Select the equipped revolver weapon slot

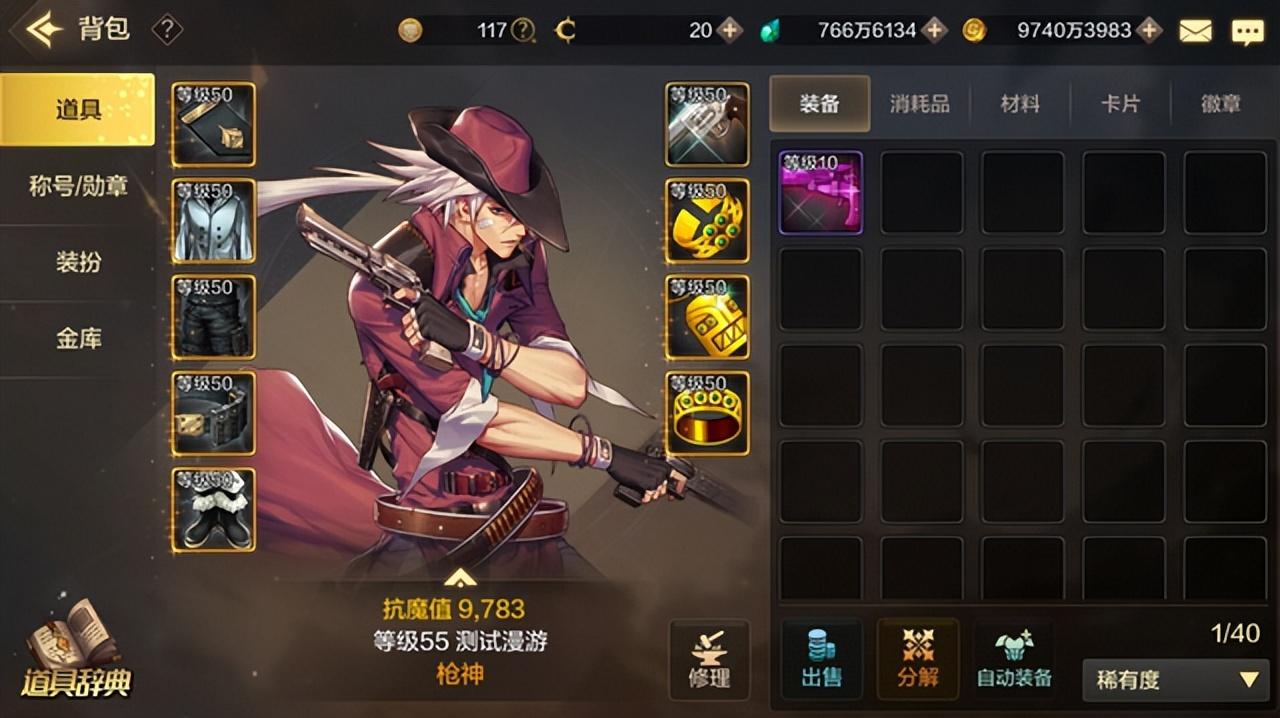coord(707,124)
